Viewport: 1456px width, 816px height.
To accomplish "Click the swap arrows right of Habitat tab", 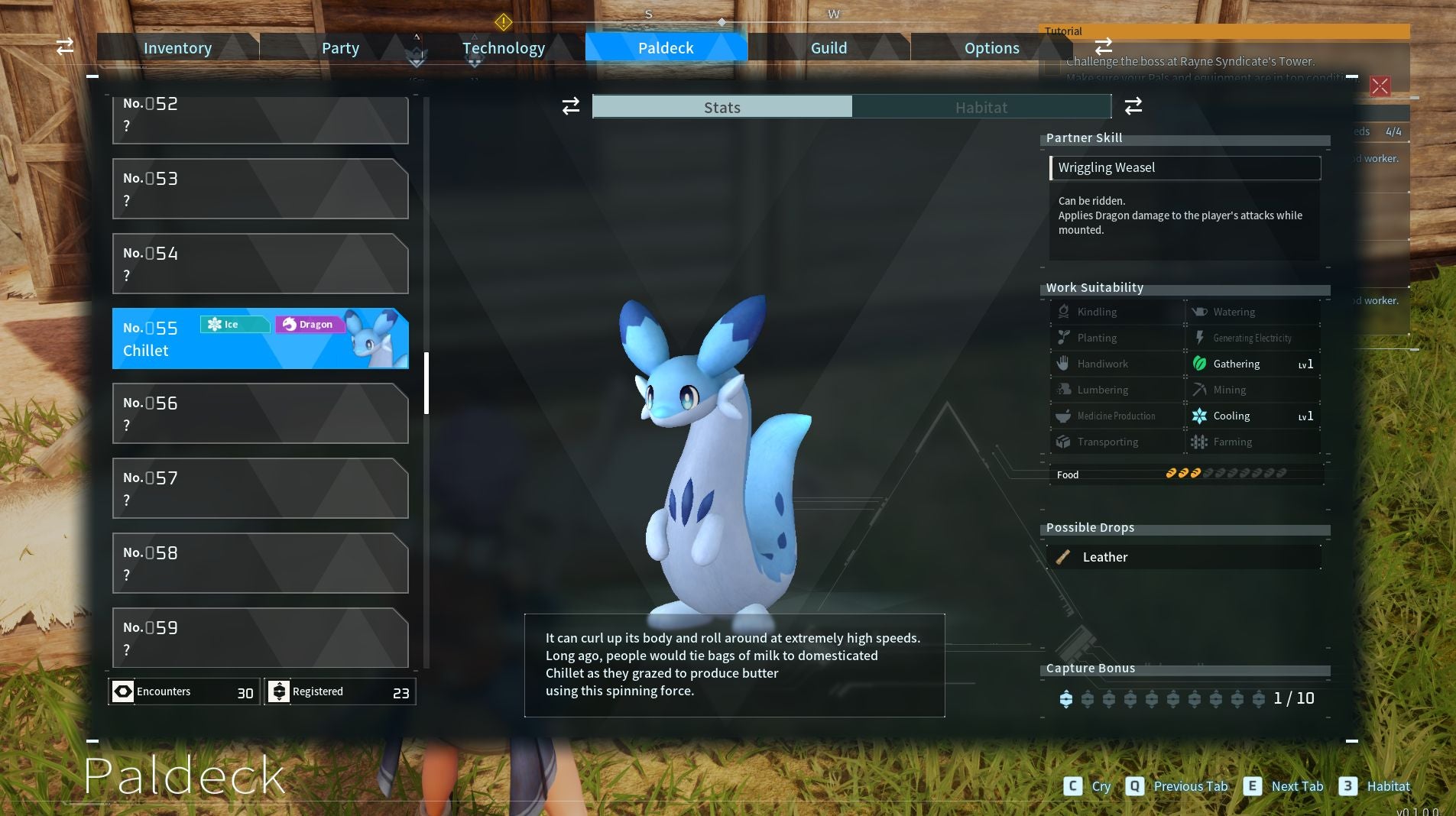I will (1133, 107).
